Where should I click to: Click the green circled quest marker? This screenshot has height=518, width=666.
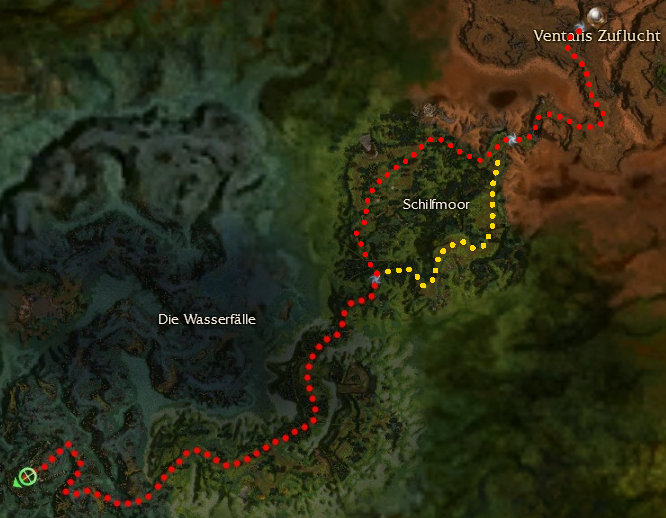[28, 476]
